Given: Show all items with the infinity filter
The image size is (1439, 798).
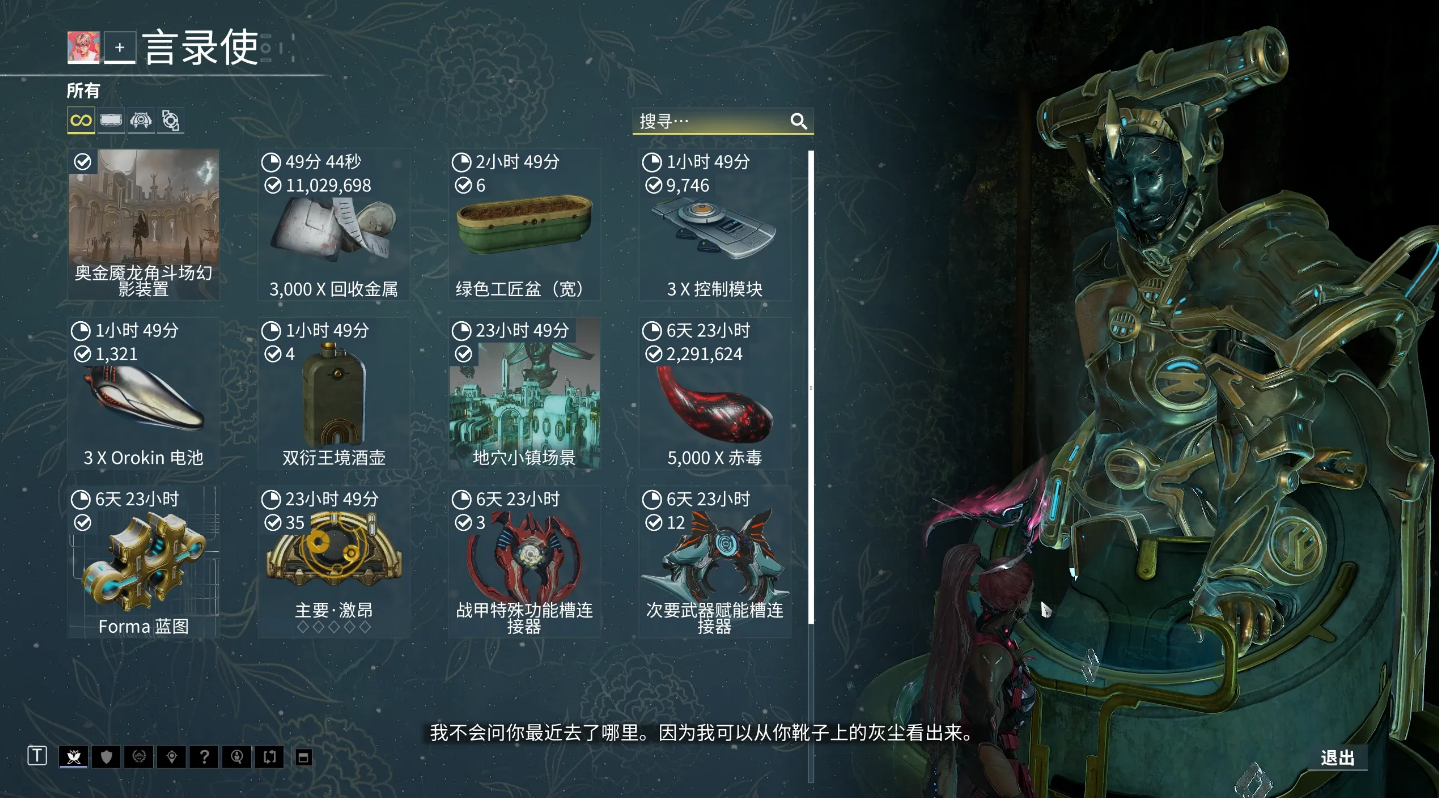Looking at the screenshot, I should pyautogui.click(x=81, y=121).
